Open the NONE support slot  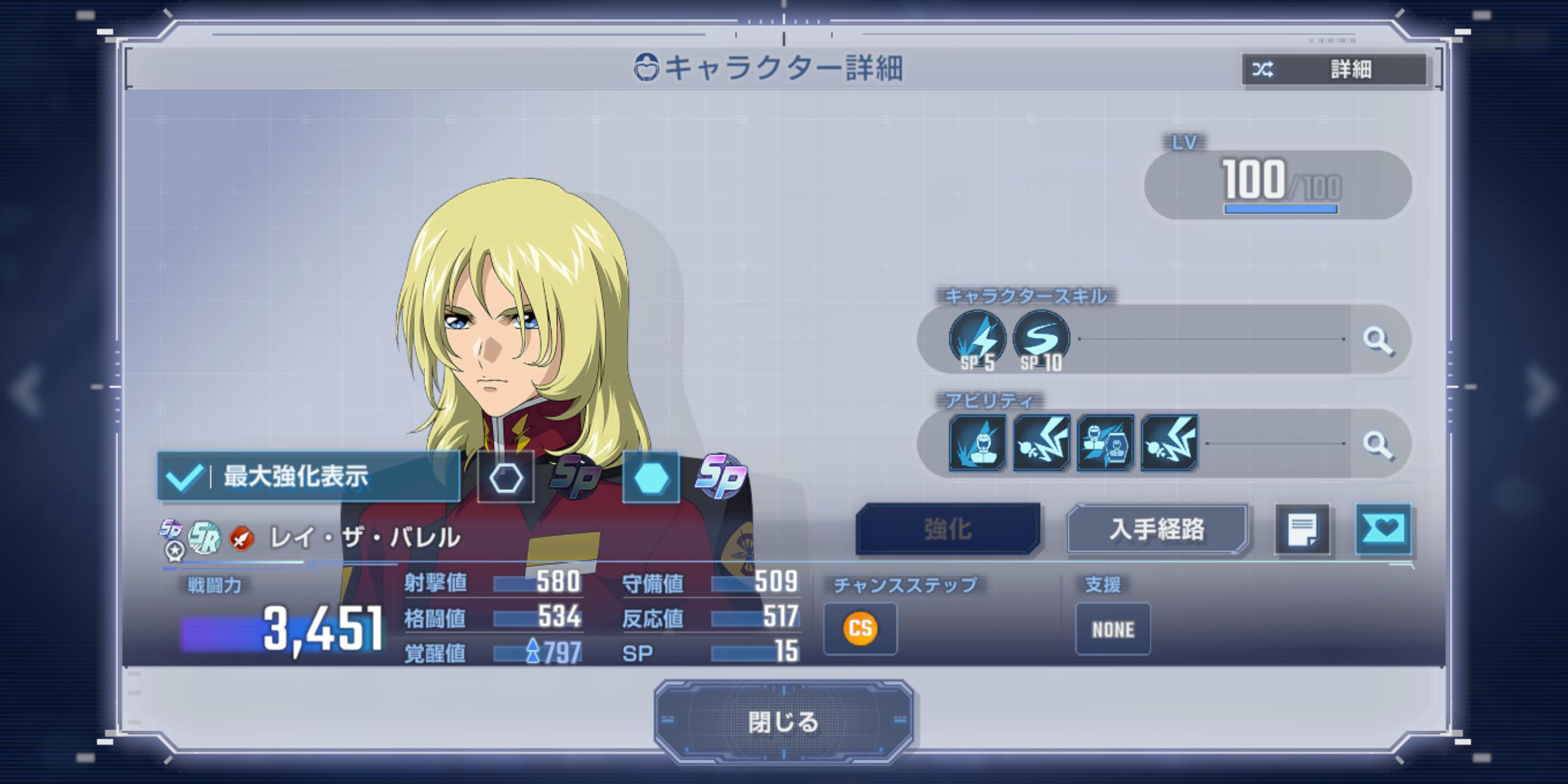pyautogui.click(x=1113, y=629)
